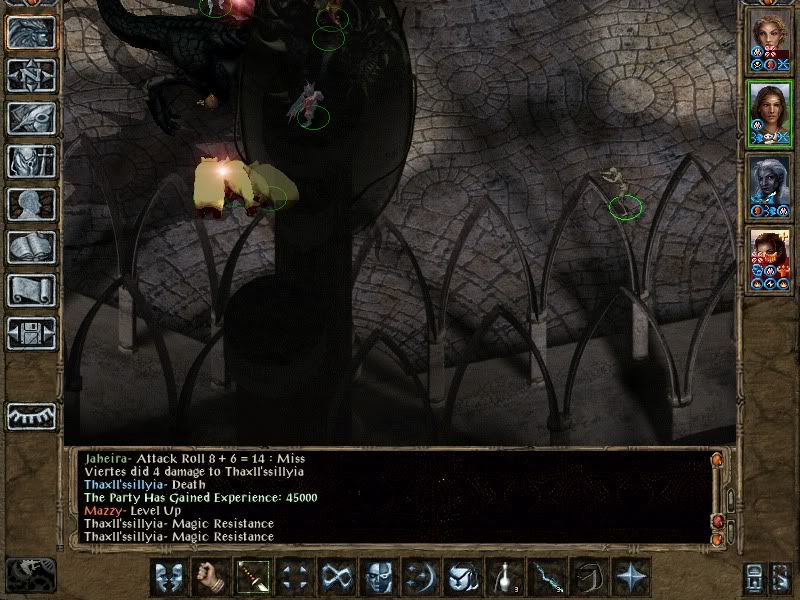Show the character record bust button
800x600 pixels.
coord(31,204)
